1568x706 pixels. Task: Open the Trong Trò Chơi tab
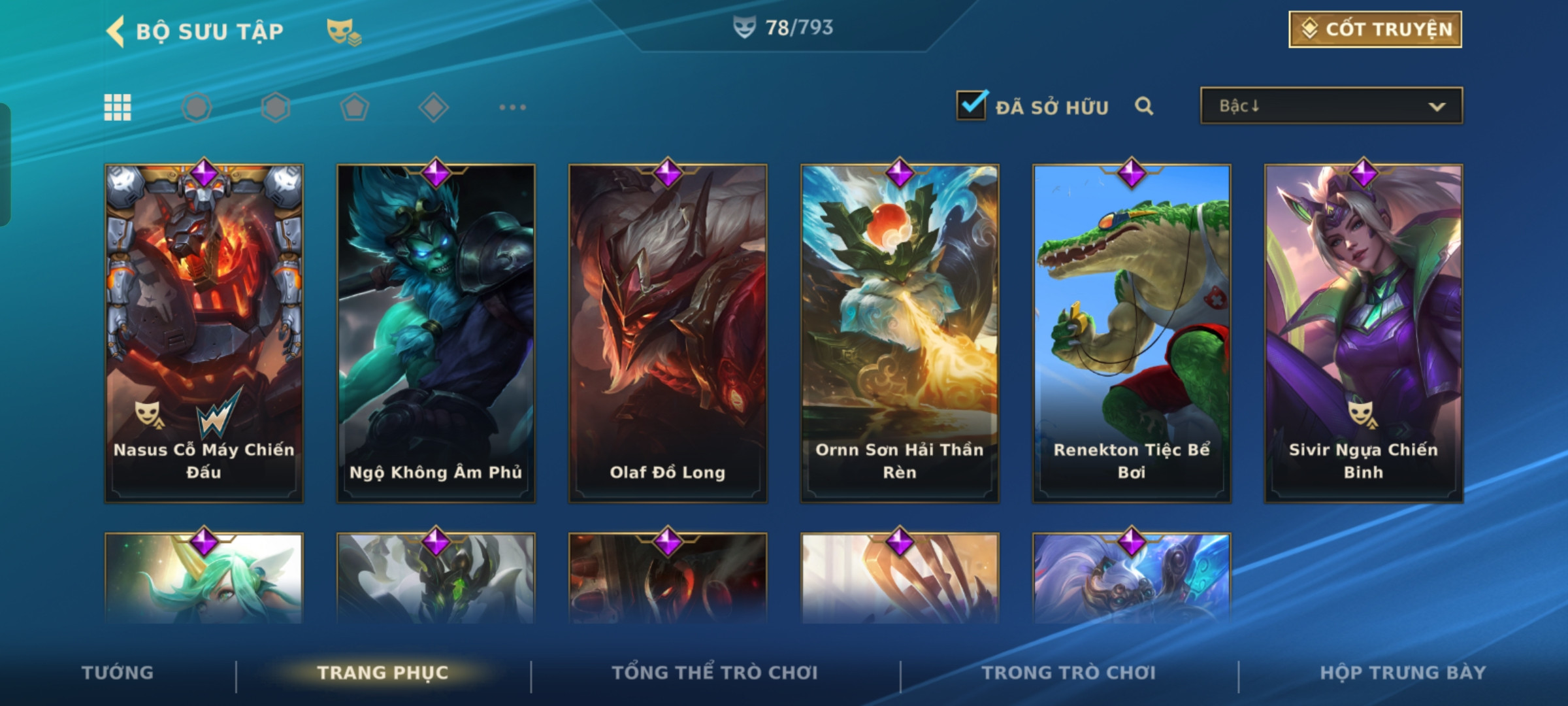pyautogui.click(x=1069, y=673)
